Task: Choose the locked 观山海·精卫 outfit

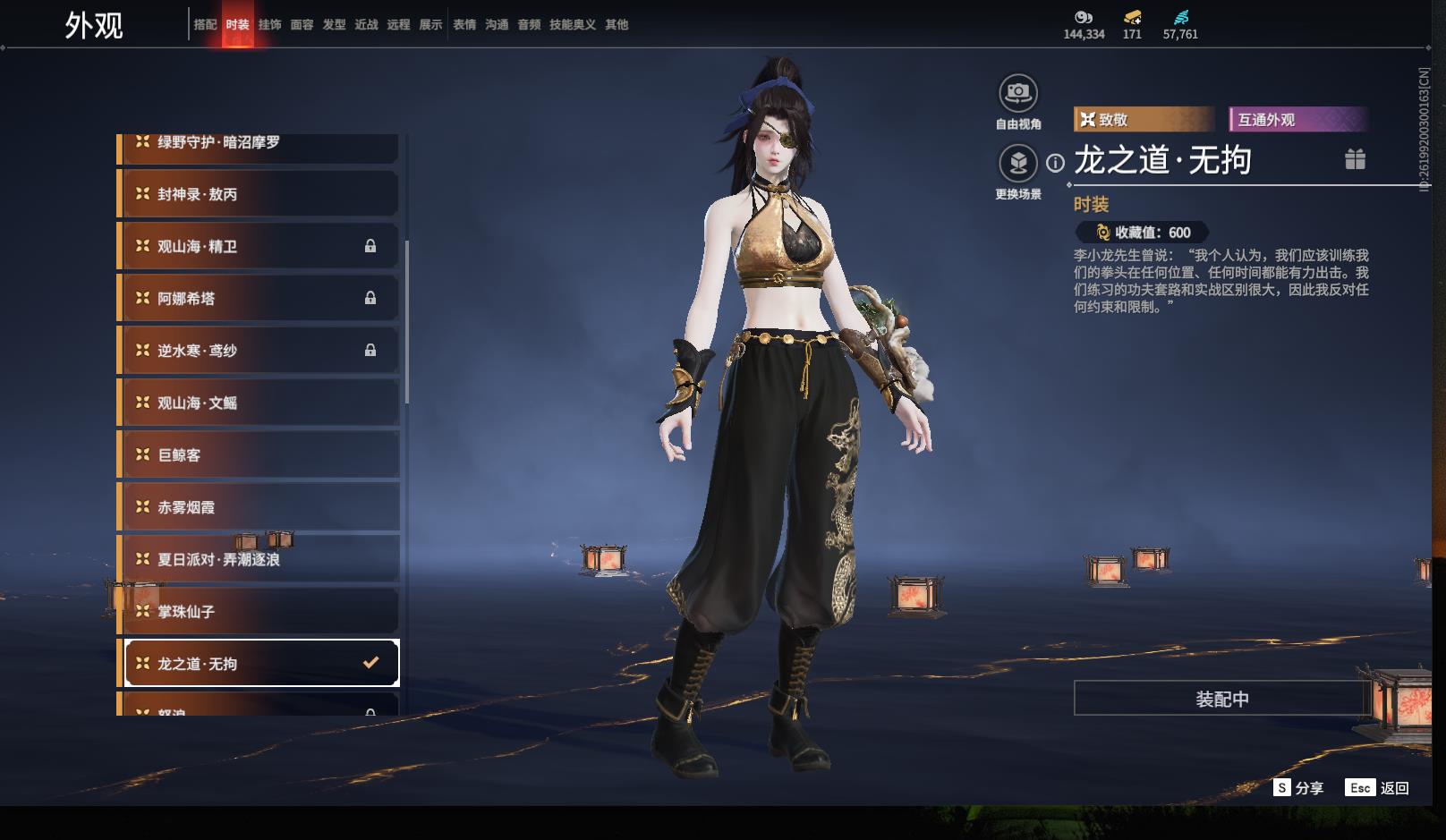Action: 259,246
